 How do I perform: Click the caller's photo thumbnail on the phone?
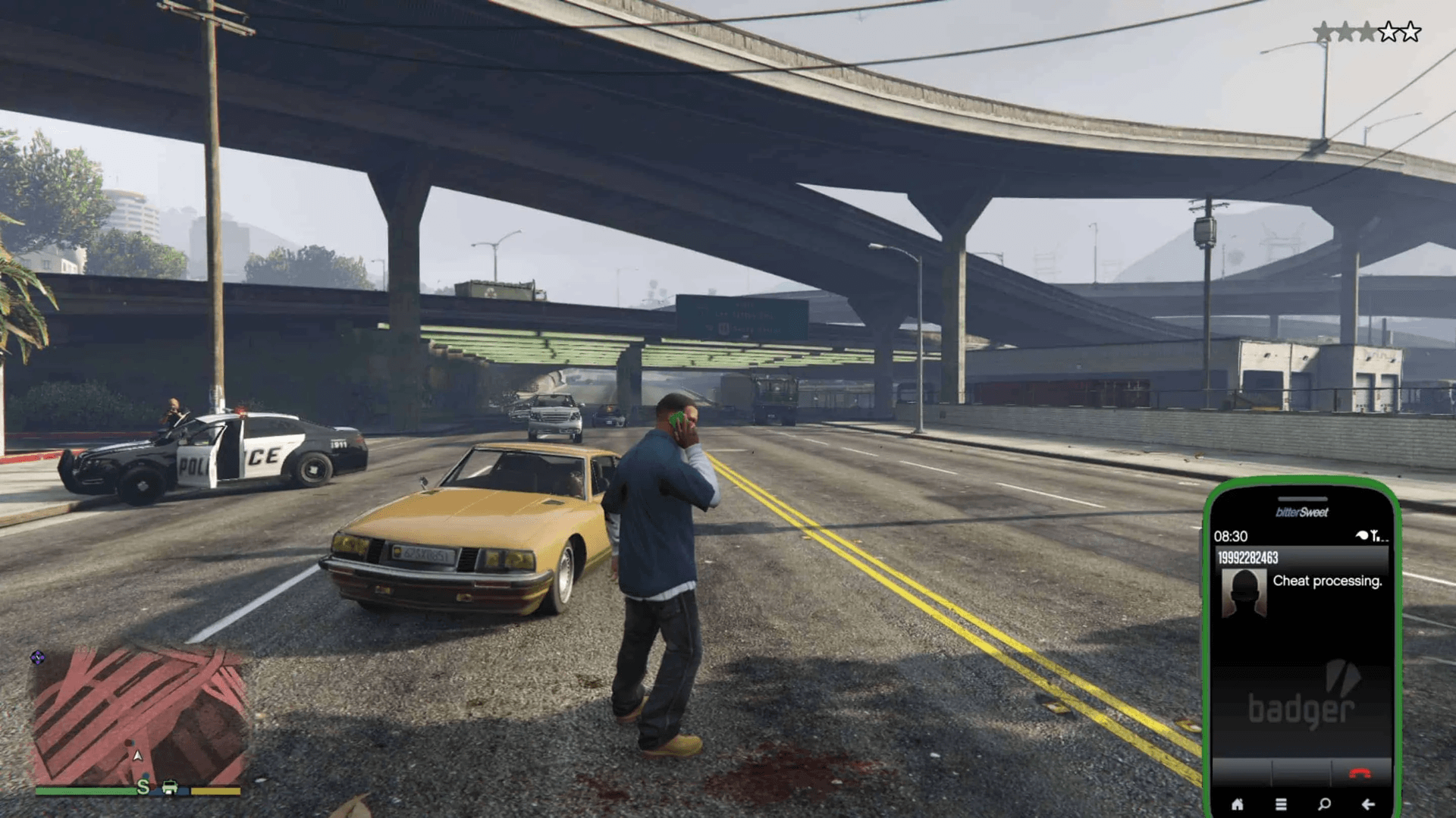(x=1243, y=591)
